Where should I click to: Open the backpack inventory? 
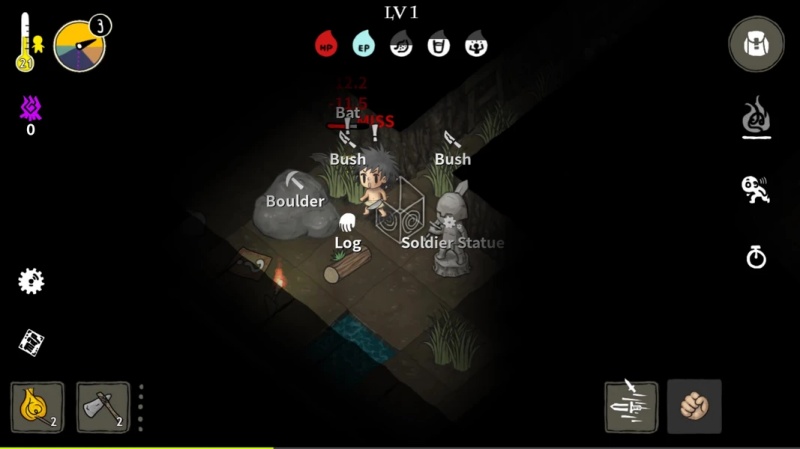(x=756, y=44)
